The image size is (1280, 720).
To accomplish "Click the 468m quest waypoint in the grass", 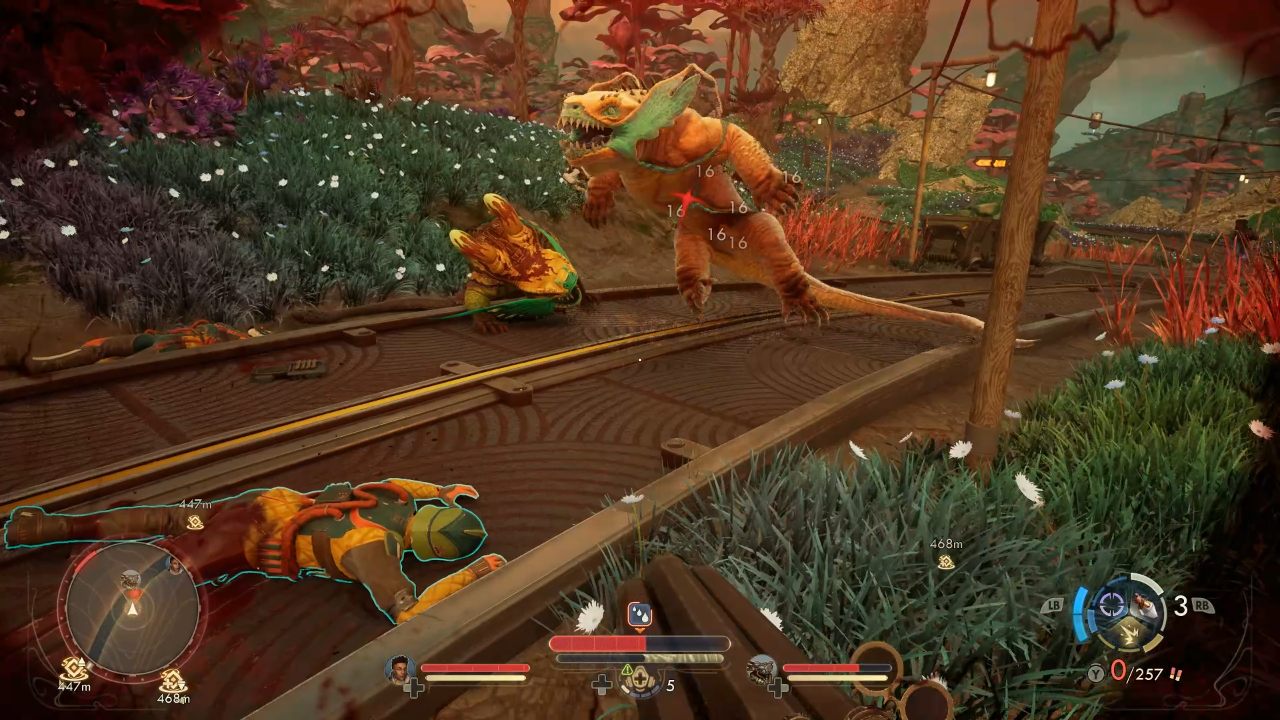I will click(945, 562).
